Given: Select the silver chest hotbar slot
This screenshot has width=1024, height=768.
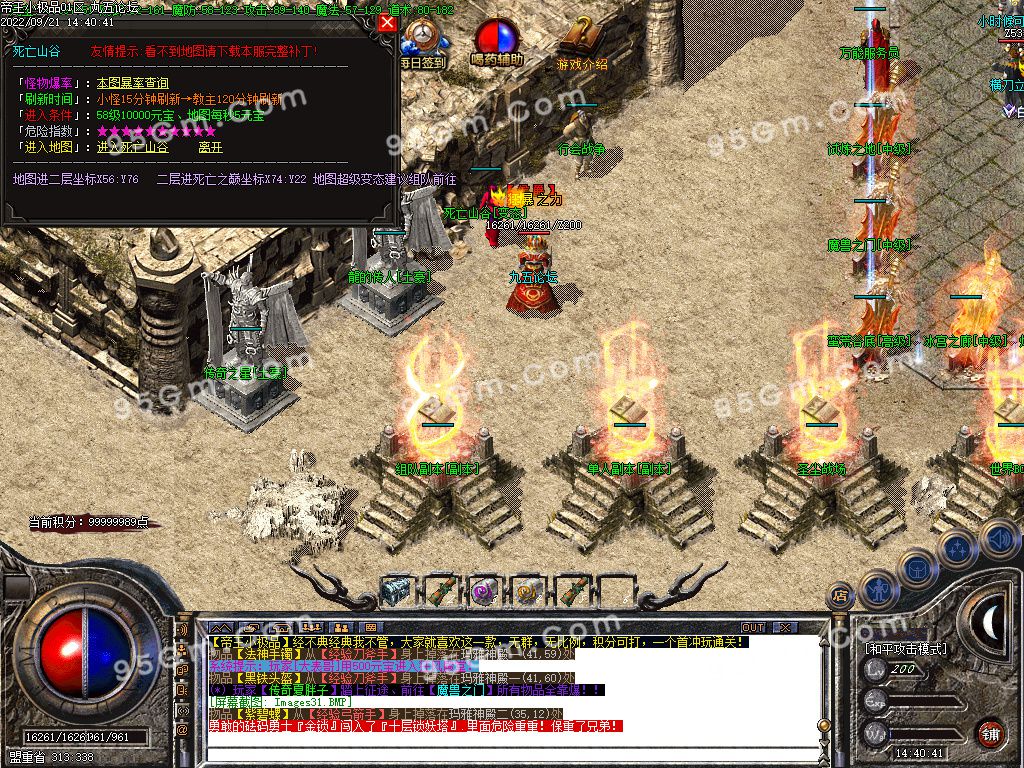Looking at the screenshot, I should click(399, 591).
